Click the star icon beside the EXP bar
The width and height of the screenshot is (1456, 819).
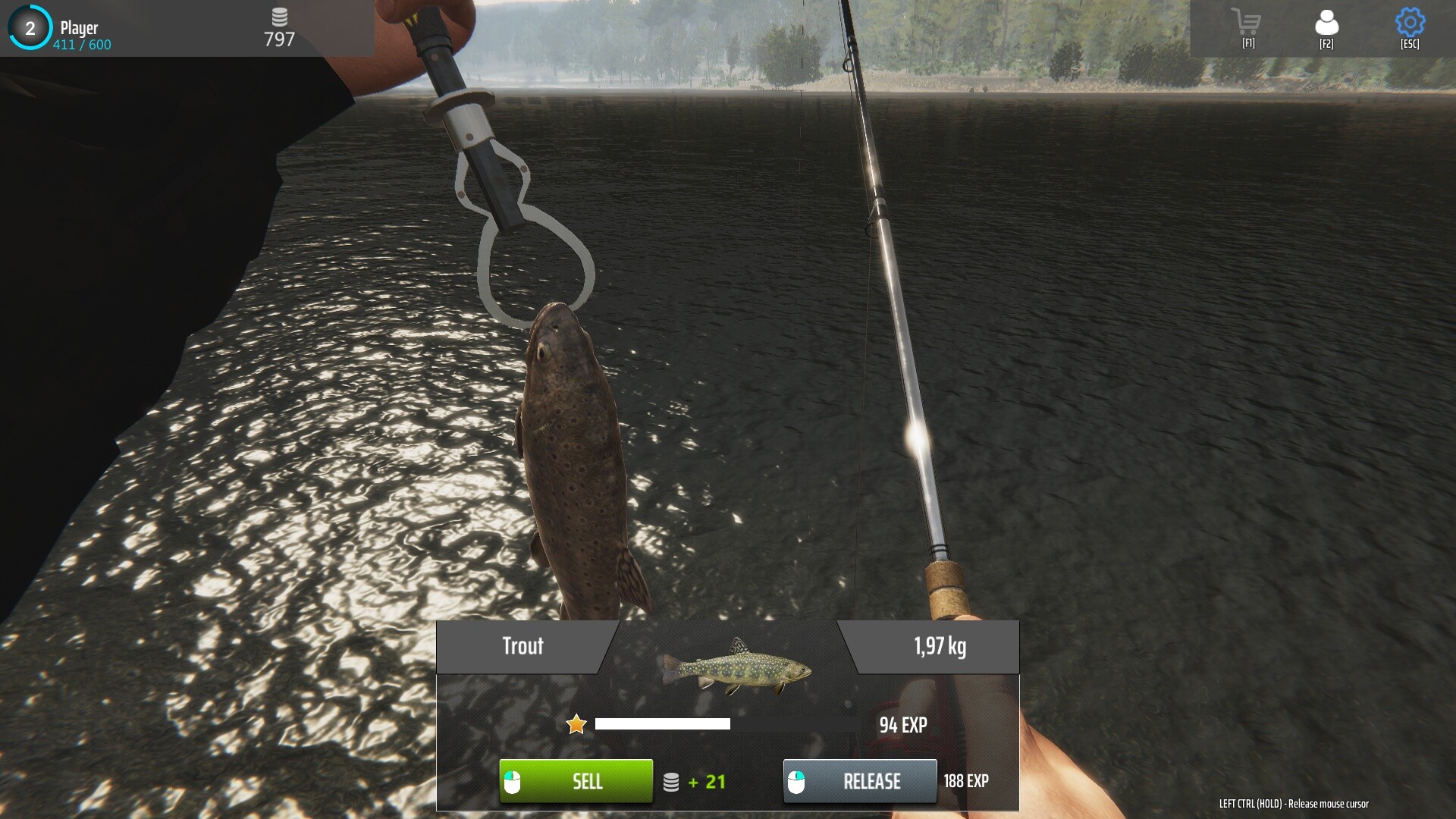[577, 724]
